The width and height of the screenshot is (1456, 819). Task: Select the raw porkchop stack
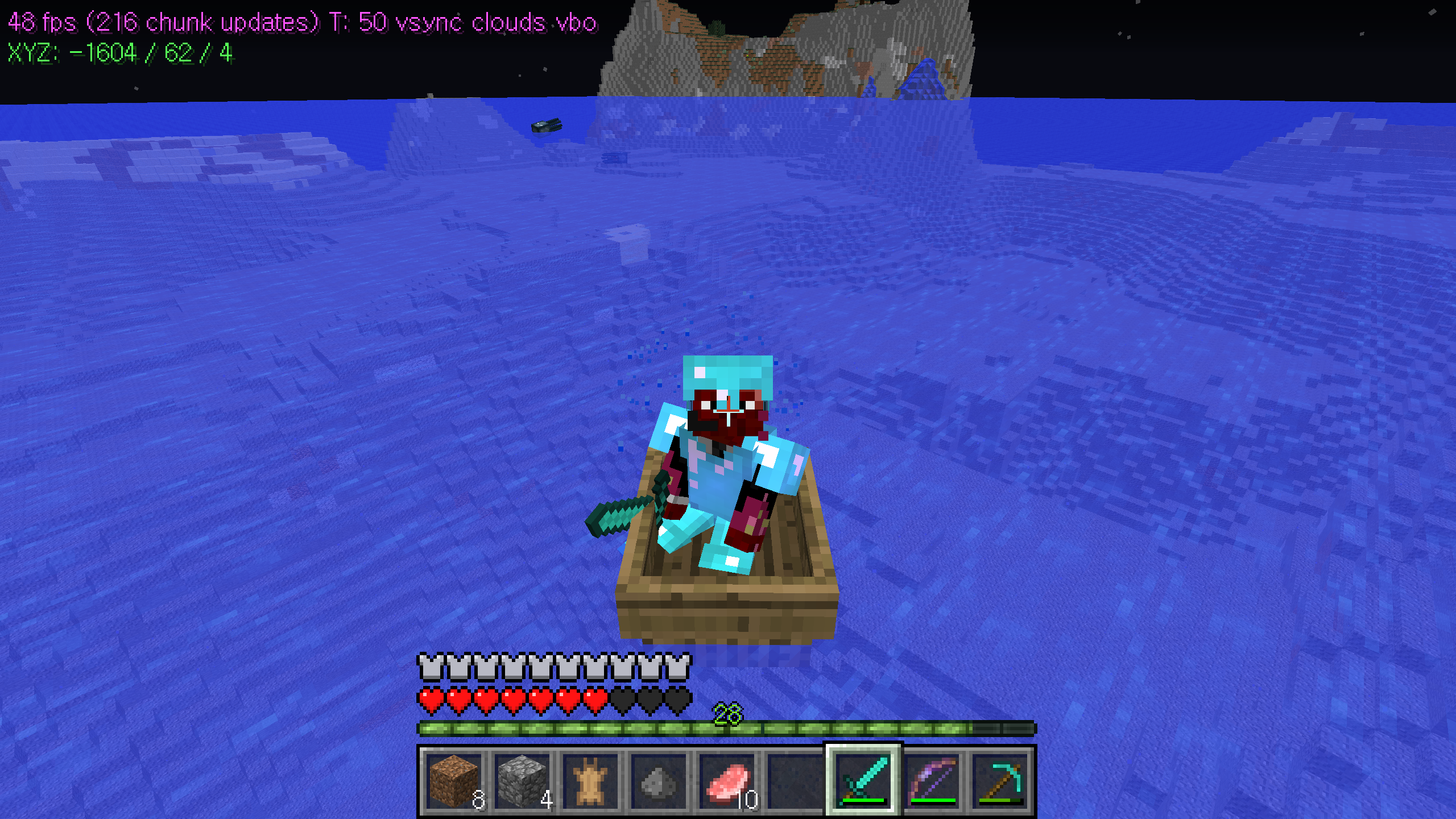coord(726,781)
